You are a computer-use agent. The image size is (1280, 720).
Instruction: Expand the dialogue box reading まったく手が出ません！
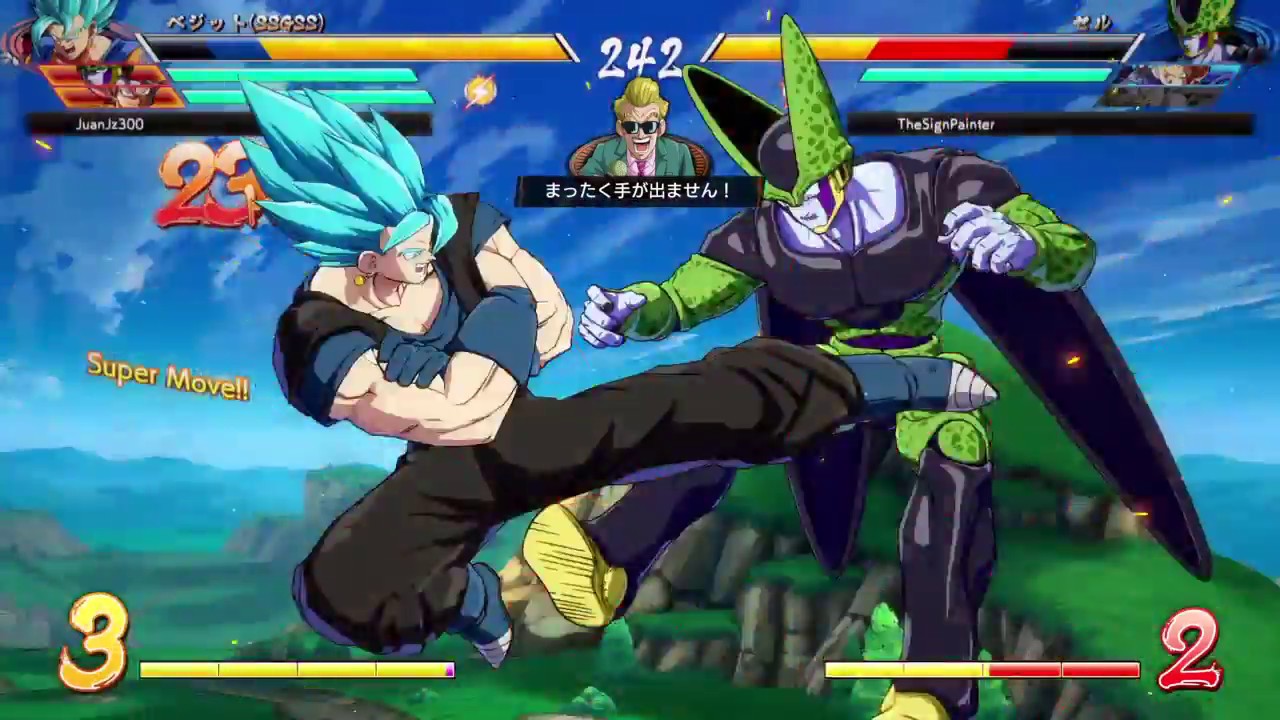pyautogui.click(x=640, y=189)
